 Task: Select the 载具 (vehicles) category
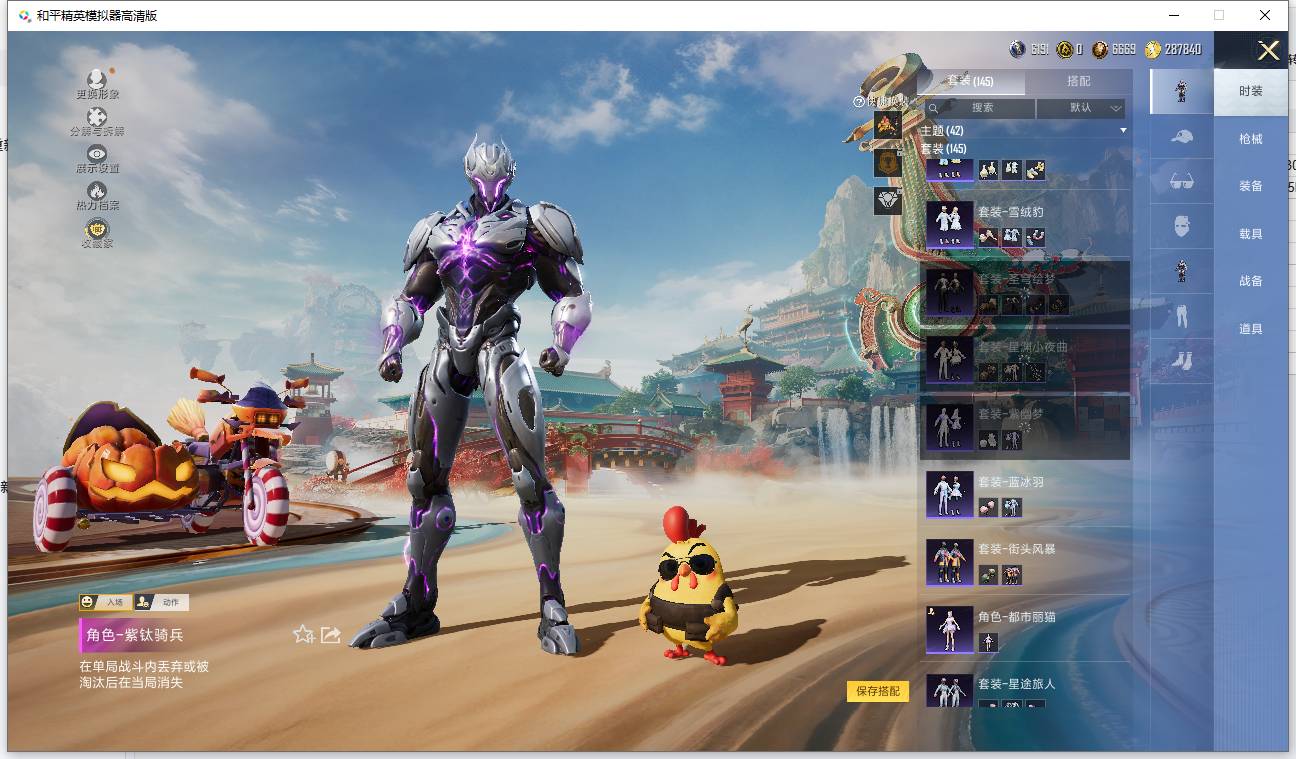1250,234
